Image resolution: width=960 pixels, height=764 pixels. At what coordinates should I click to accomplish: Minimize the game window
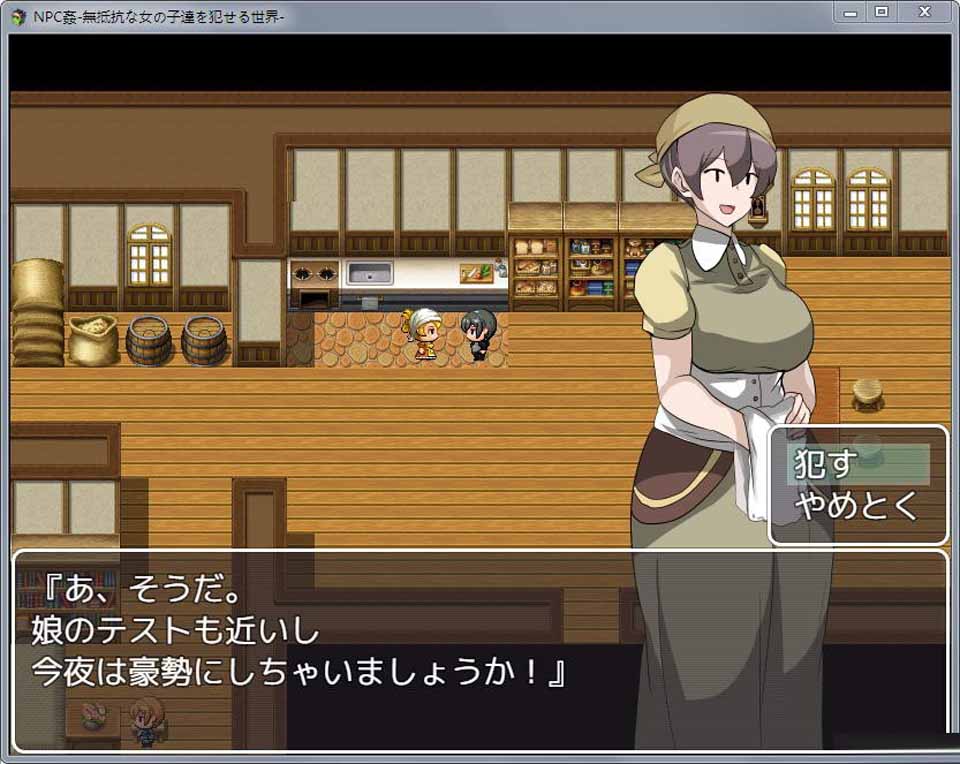(849, 12)
